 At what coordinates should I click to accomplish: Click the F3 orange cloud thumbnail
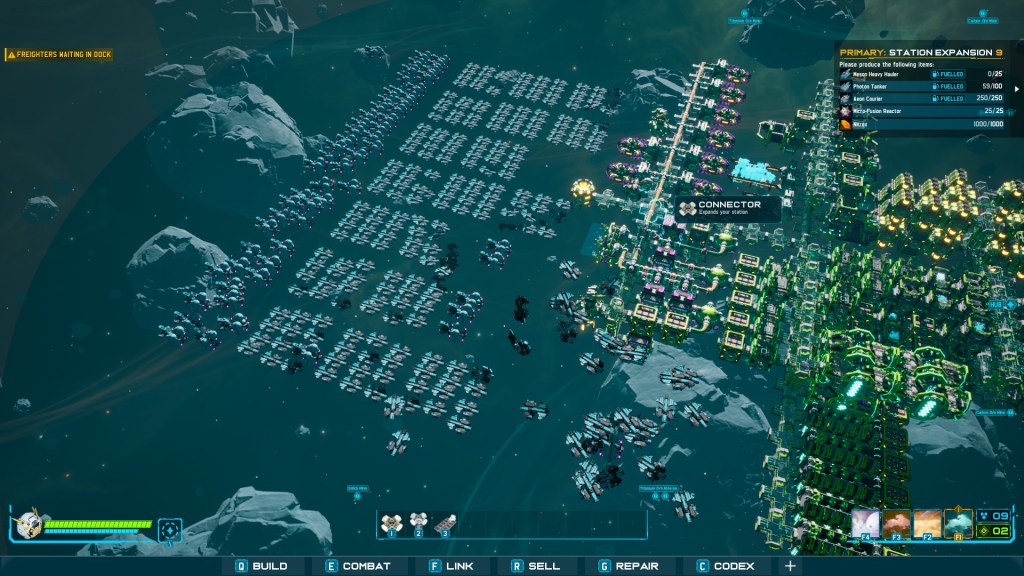click(896, 523)
